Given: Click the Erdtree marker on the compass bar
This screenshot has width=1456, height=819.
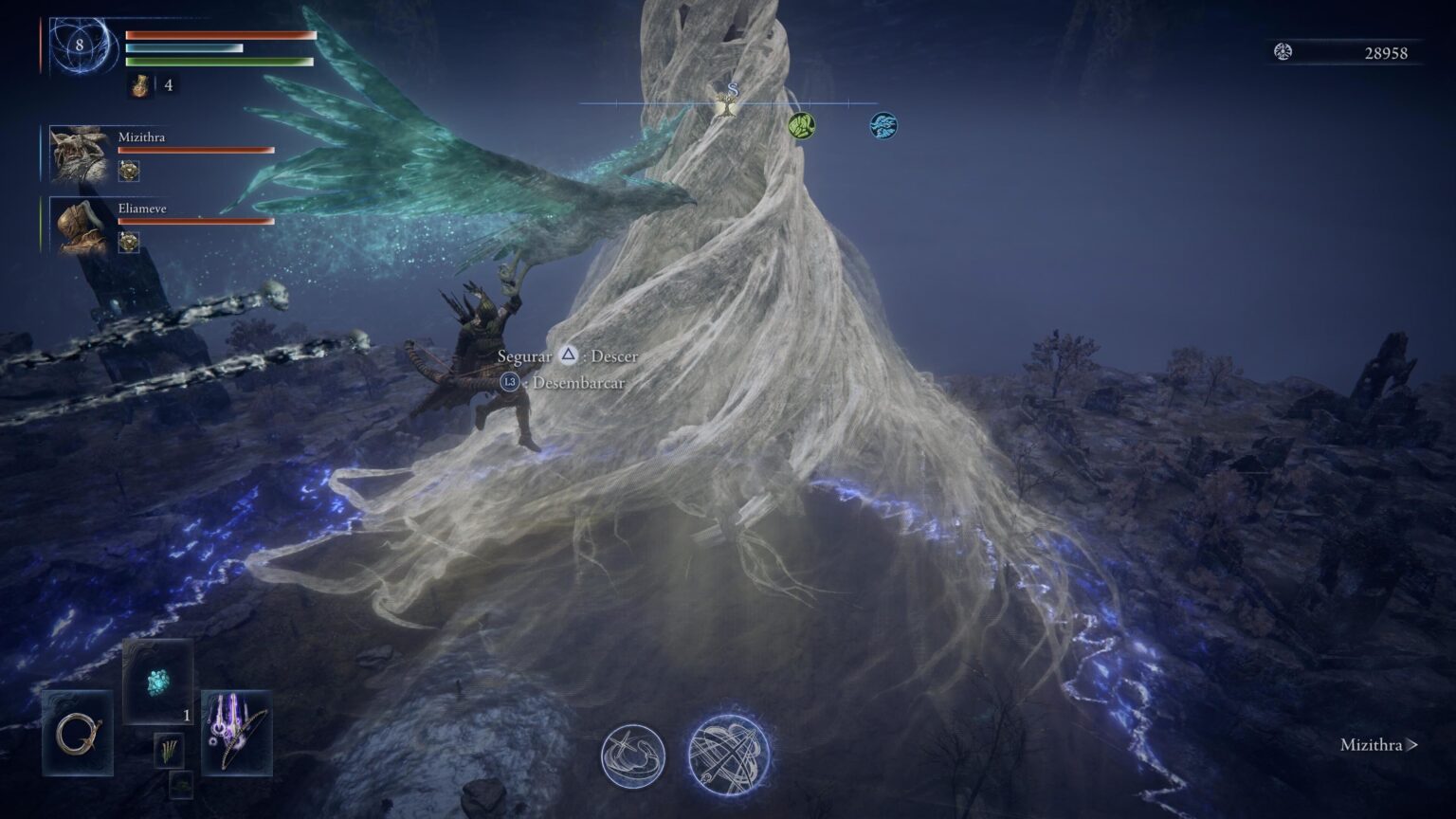Looking at the screenshot, I should [727, 106].
